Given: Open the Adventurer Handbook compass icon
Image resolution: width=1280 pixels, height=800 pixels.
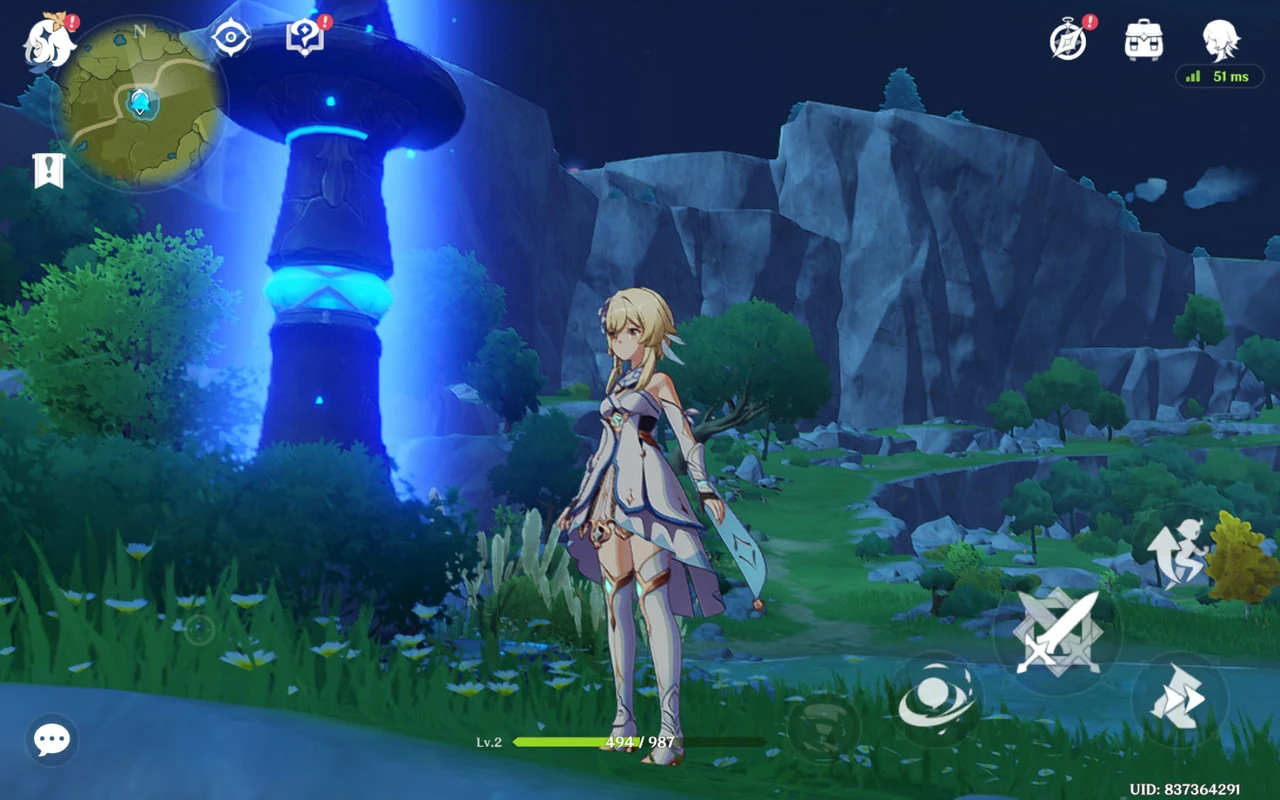Looking at the screenshot, I should coord(1068,40).
